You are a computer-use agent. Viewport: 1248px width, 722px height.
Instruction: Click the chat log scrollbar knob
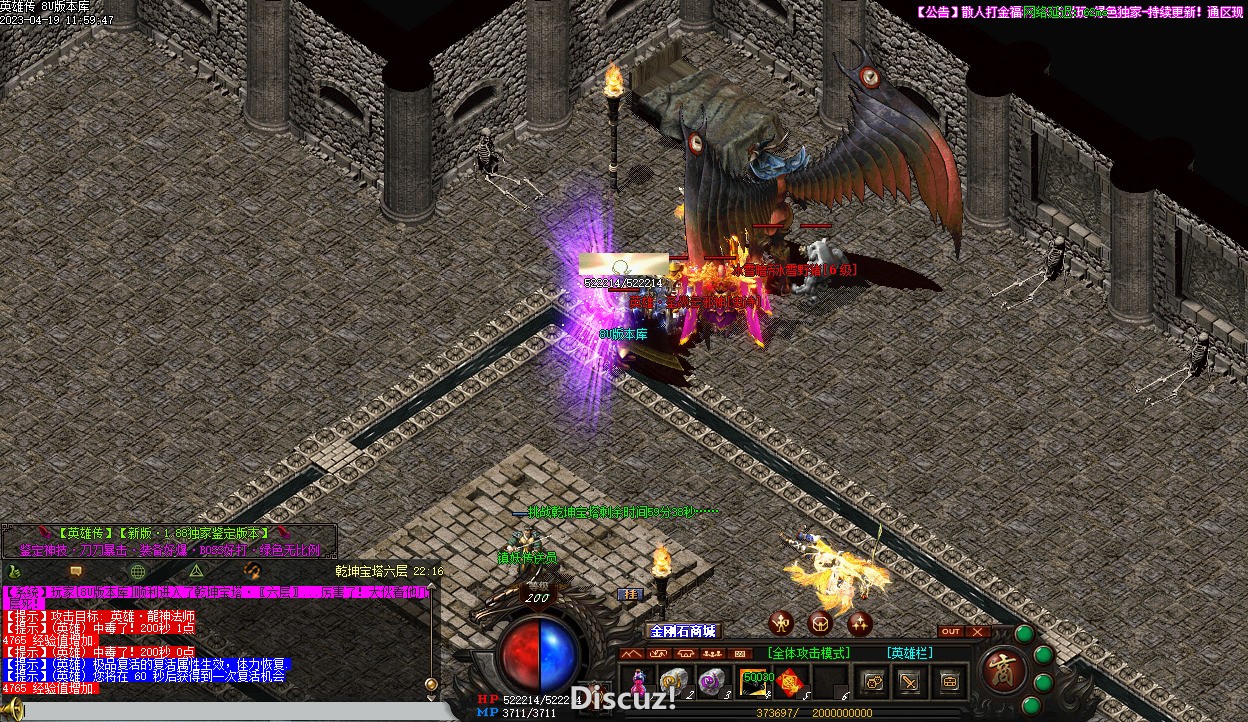[x=431, y=684]
